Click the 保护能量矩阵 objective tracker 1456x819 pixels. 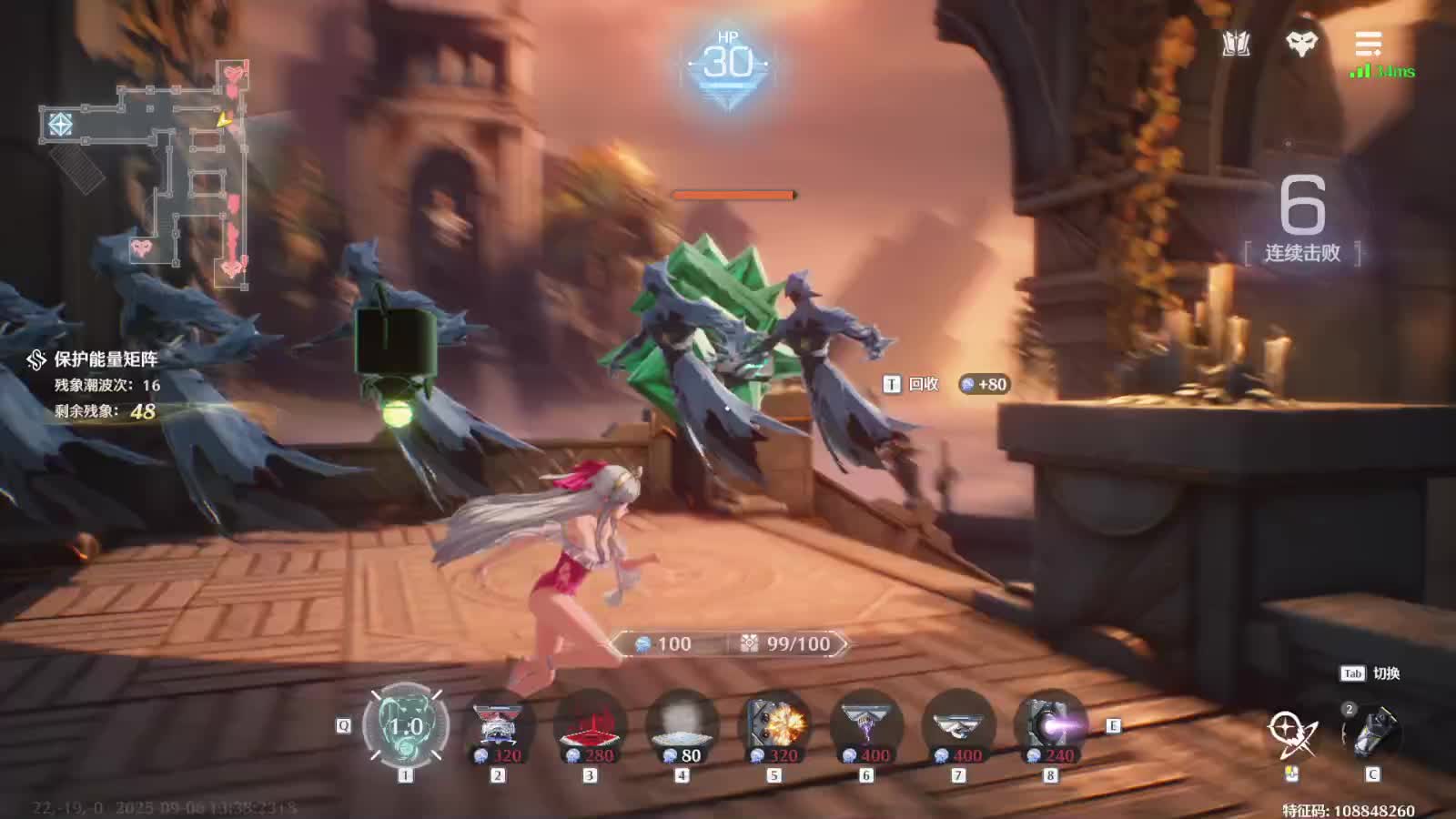point(106,359)
